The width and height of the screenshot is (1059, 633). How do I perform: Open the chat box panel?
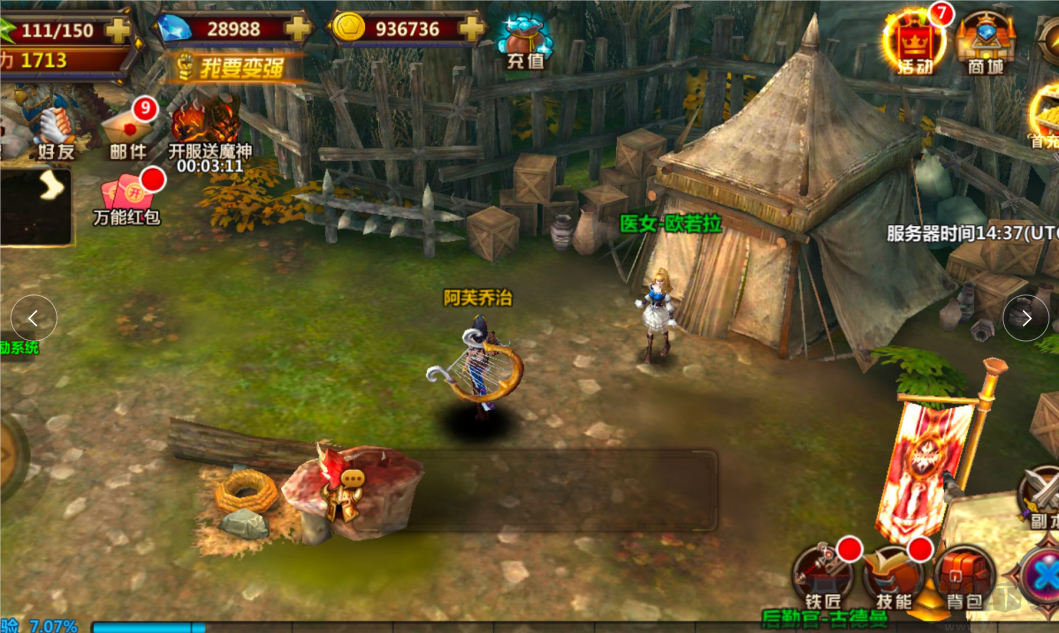click(x=560, y=490)
